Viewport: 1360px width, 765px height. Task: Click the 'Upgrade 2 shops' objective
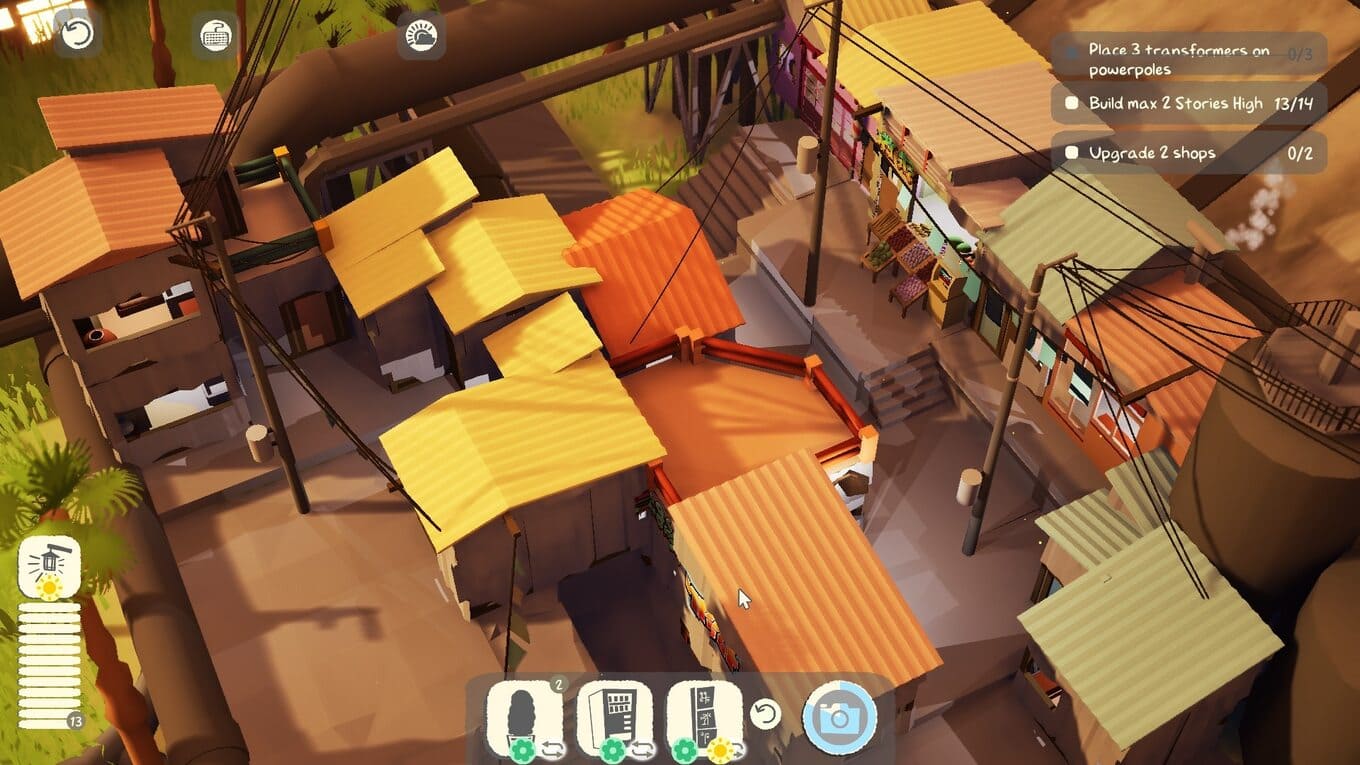pyautogui.click(x=1188, y=153)
